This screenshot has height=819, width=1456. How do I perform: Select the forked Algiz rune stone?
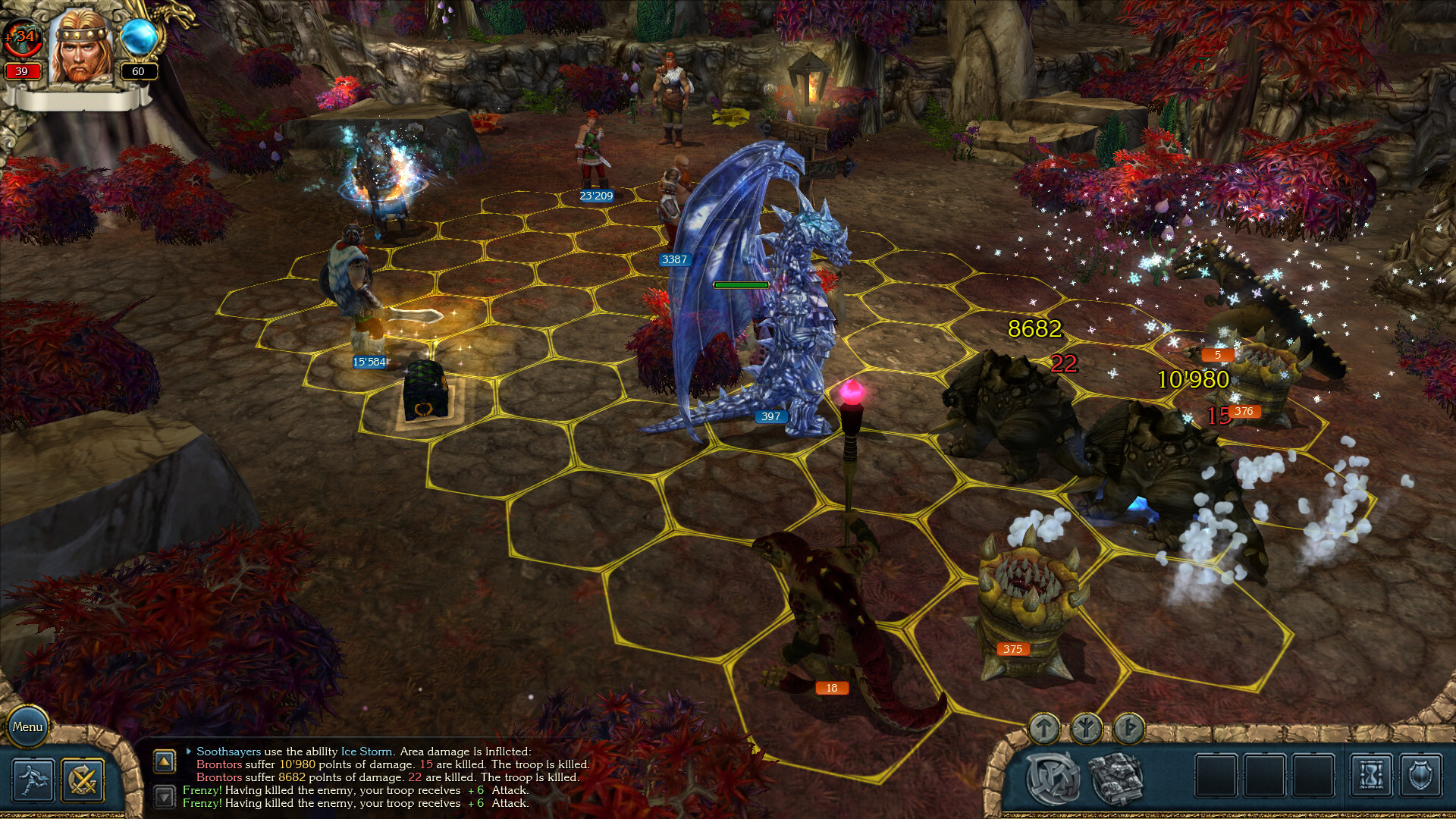(x=1086, y=729)
